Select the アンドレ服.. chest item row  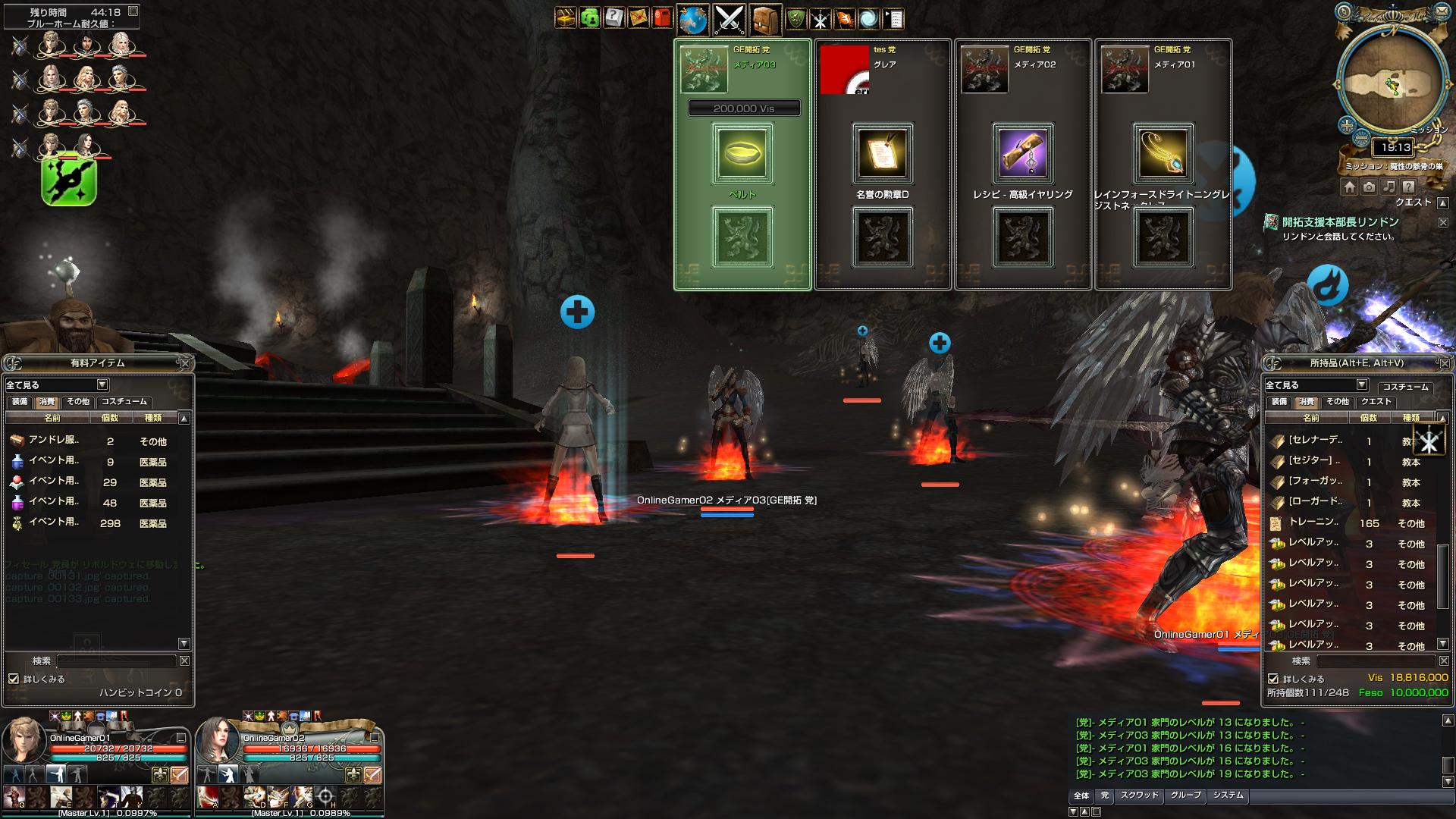coord(91,441)
